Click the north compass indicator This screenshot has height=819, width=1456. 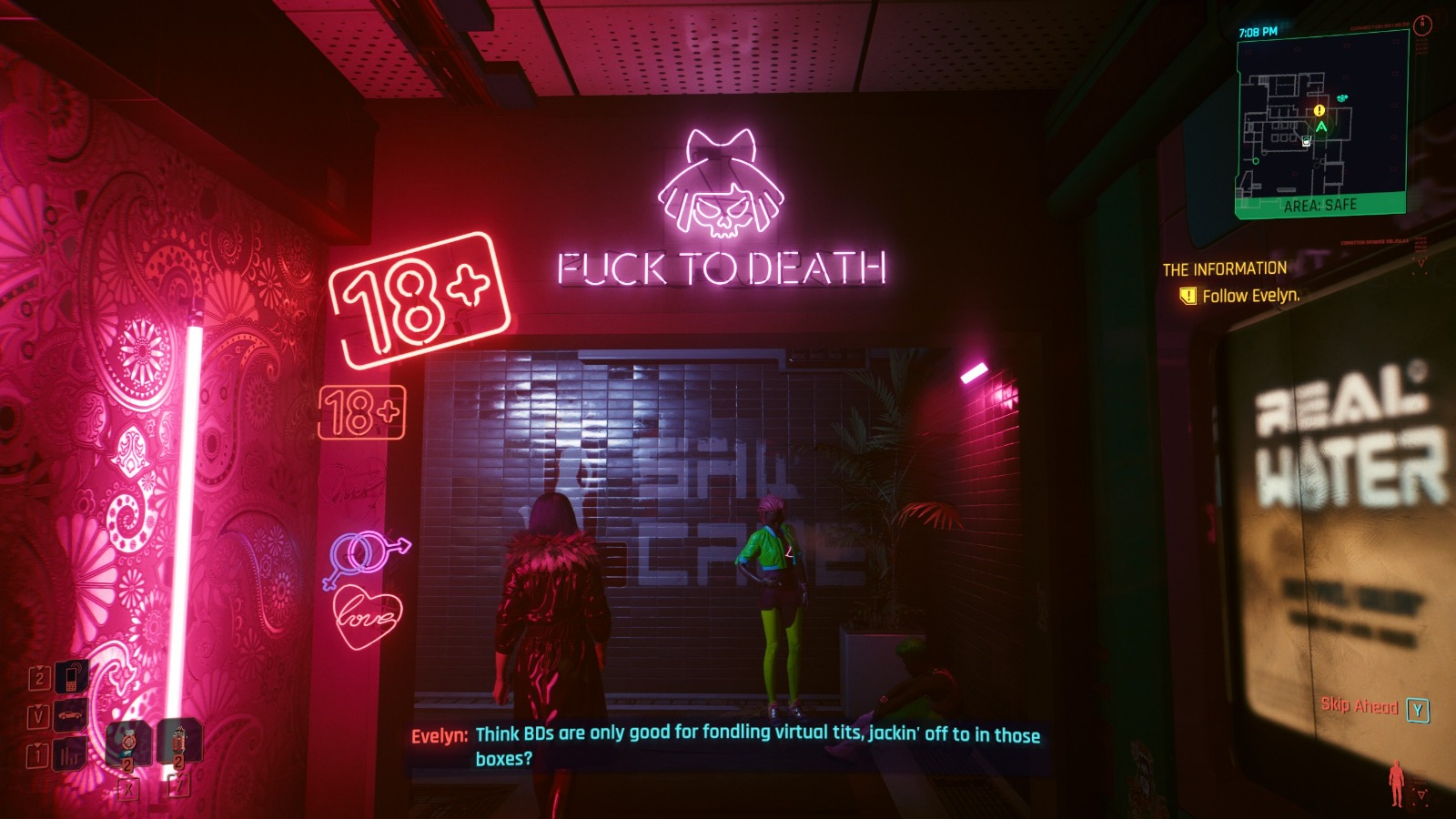tap(1423, 25)
